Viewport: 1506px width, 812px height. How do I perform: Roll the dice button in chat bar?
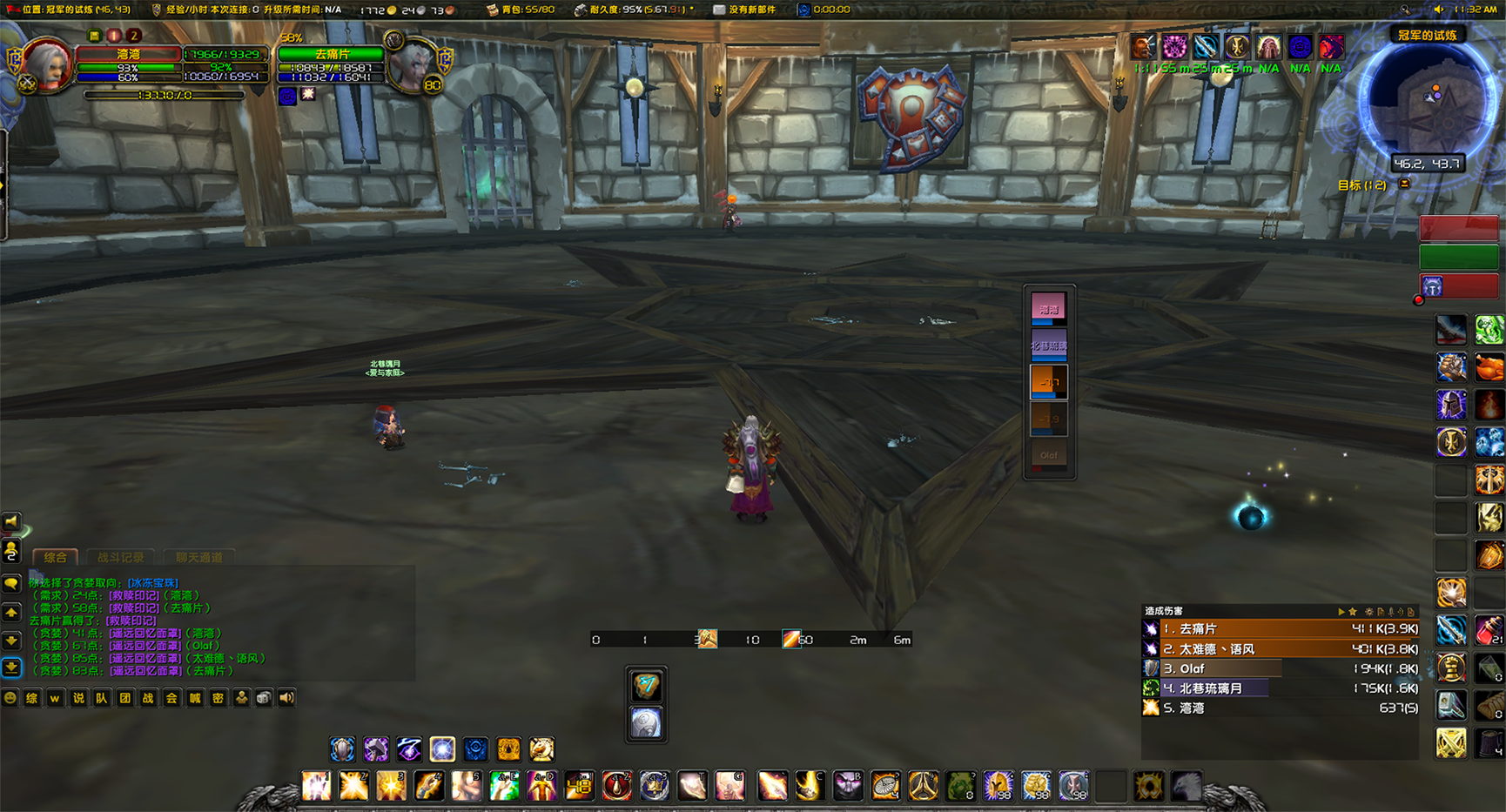[x=263, y=698]
